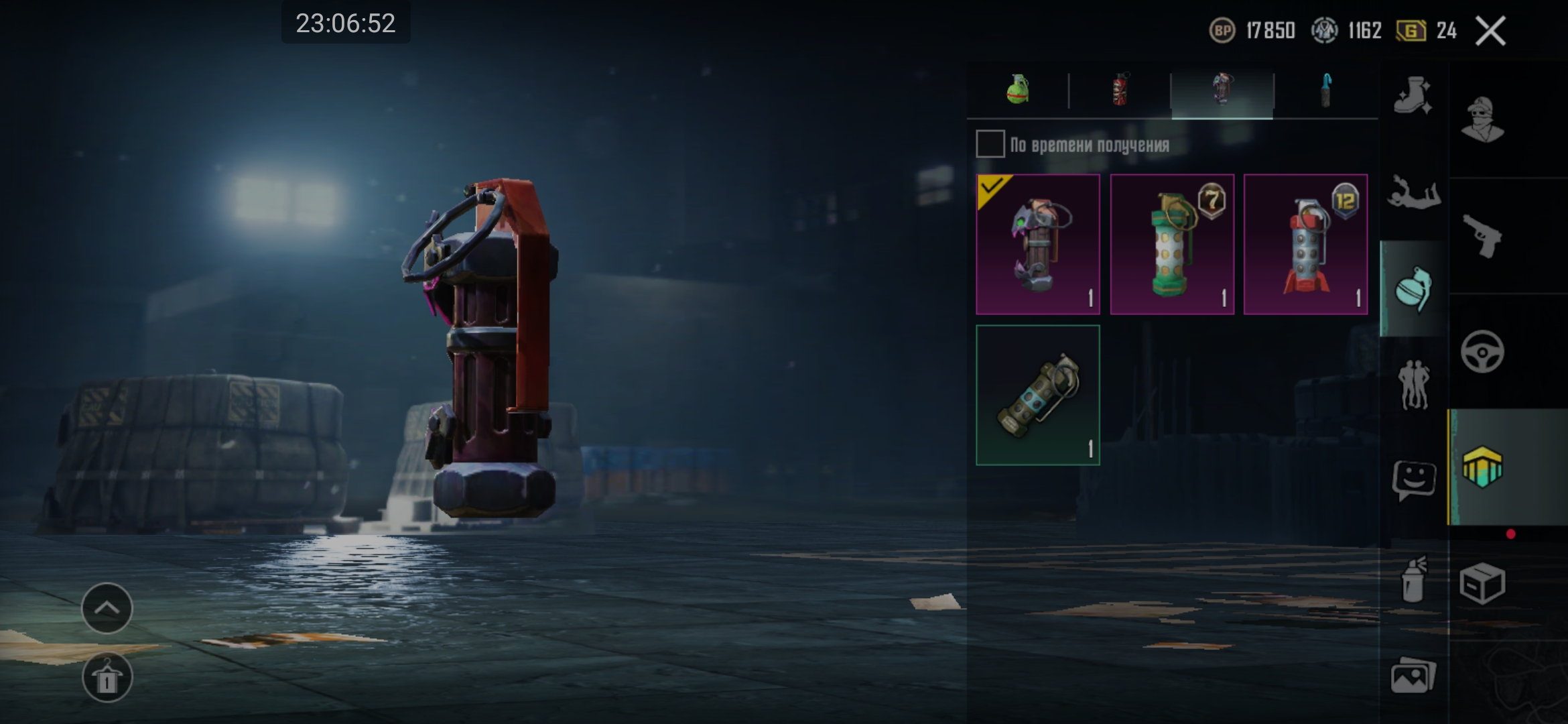Screen dimensions: 1568x724
Task: Select the equipped purple stun grenade skin
Action: 1038,245
